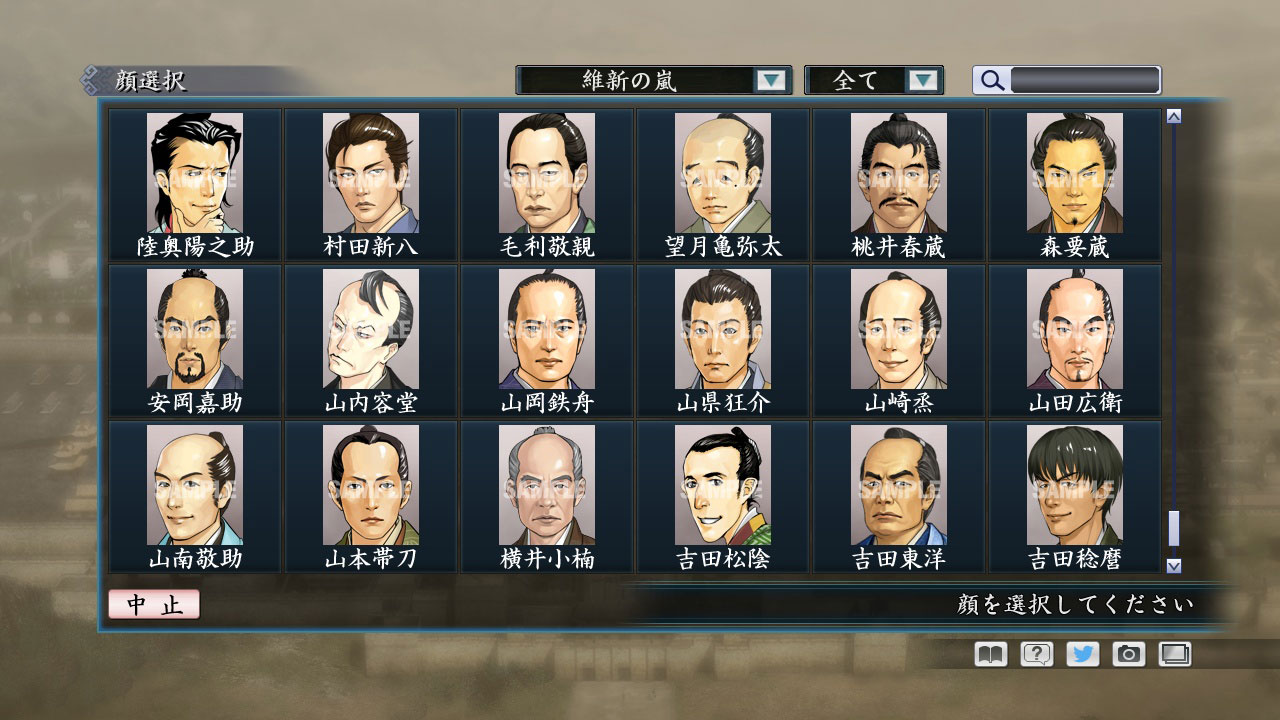1280x720 pixels.
Task: Expand the scenario selector arrow button
Action: pyautogui.click(x=770, y=80)
